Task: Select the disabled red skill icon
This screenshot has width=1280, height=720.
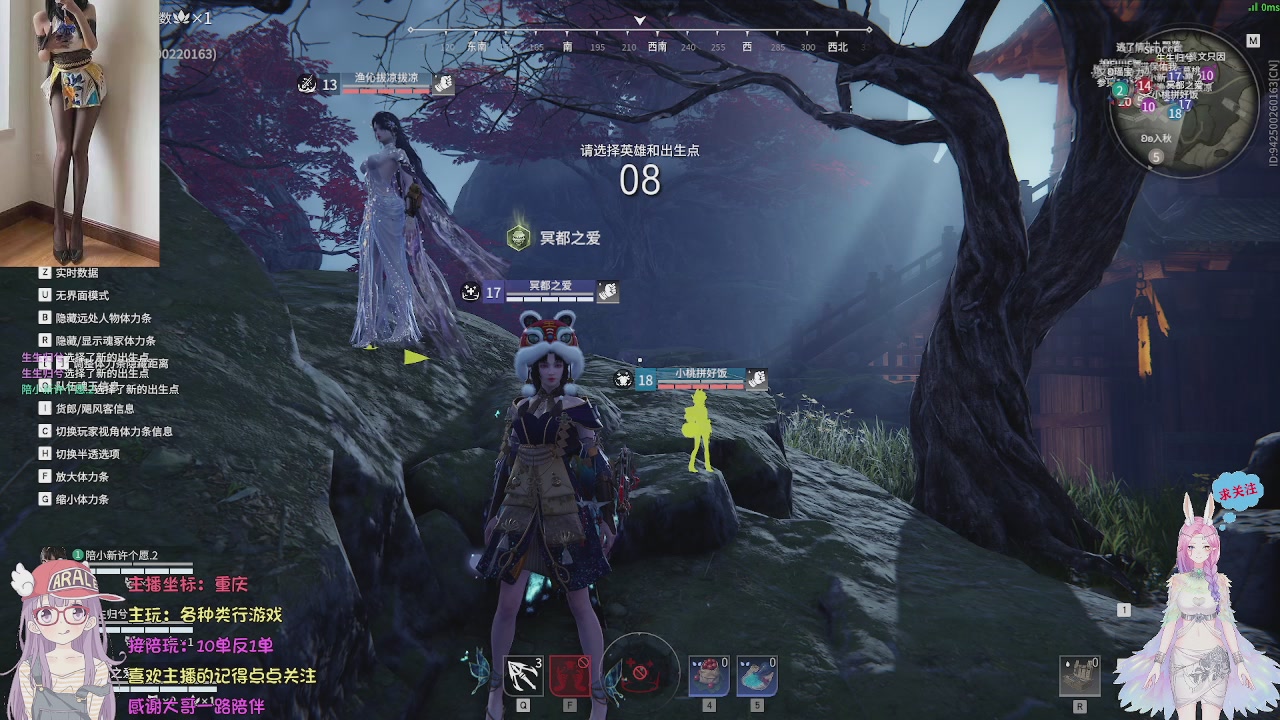Action: pos(569,676)
